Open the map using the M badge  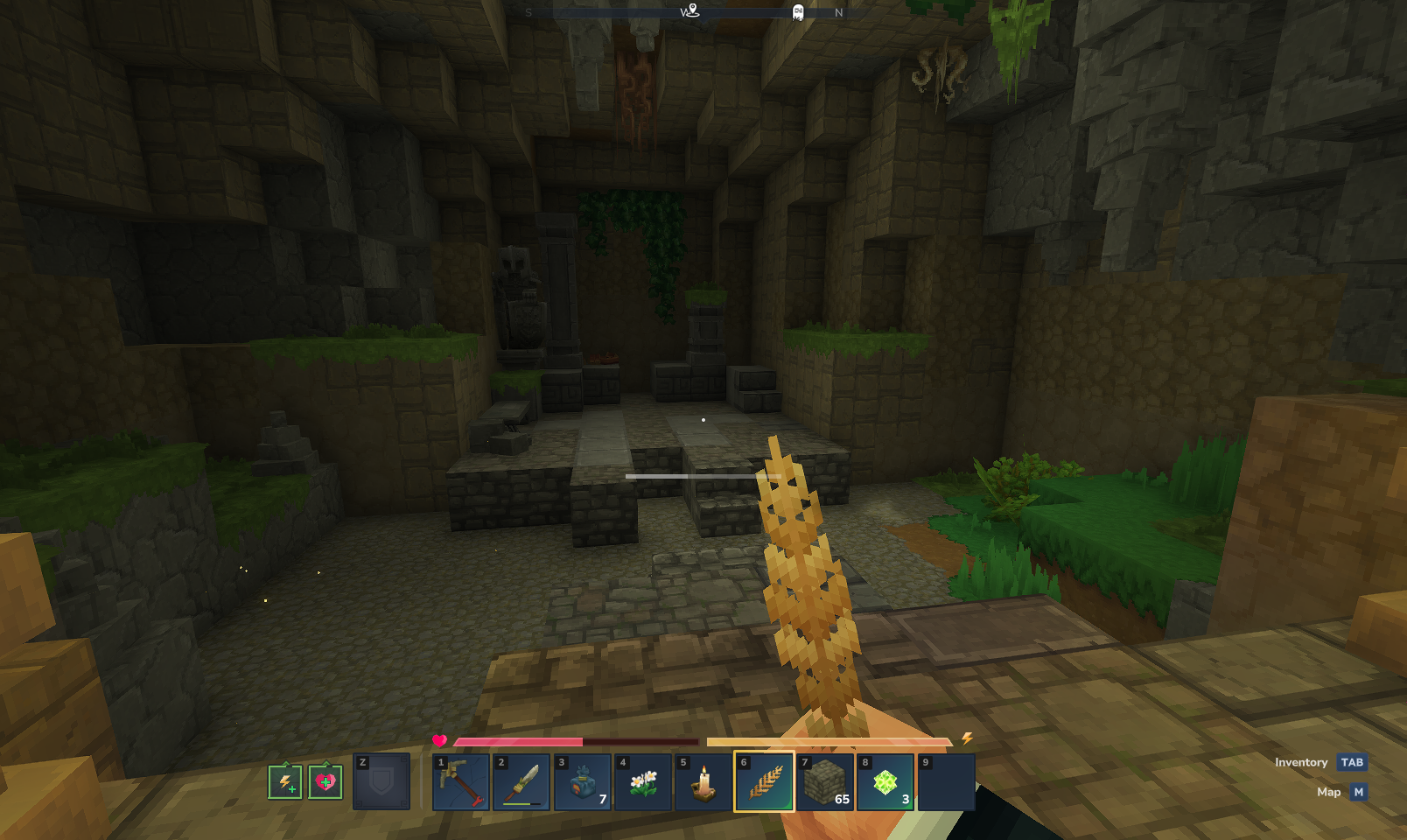1357,792
